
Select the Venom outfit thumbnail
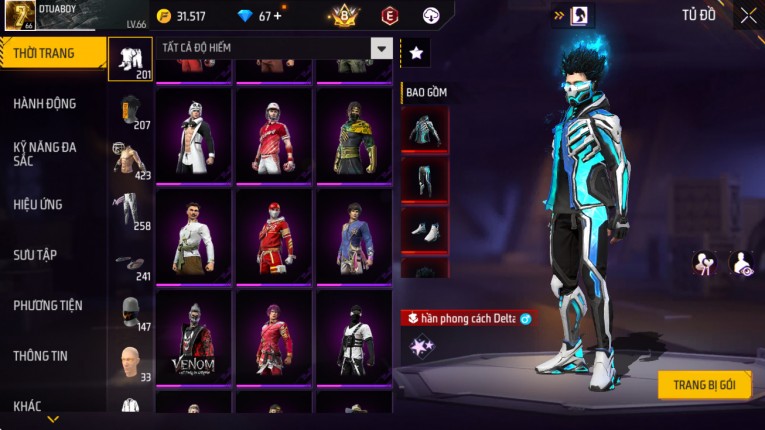(x=194, y=338)
